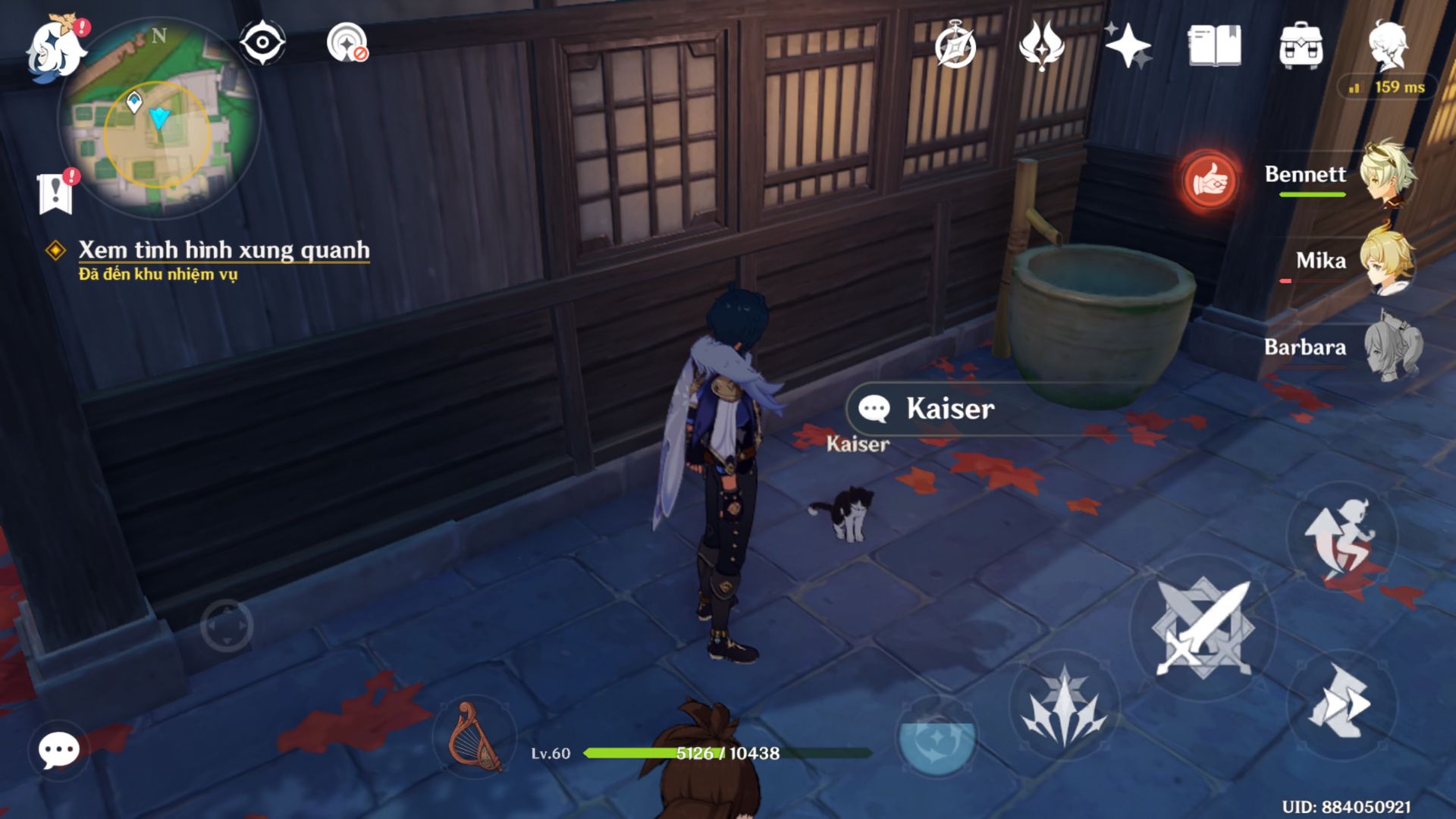1456x819 pixels.
Task: Open the quest journal bookmark icon
Action: (55, 193)
